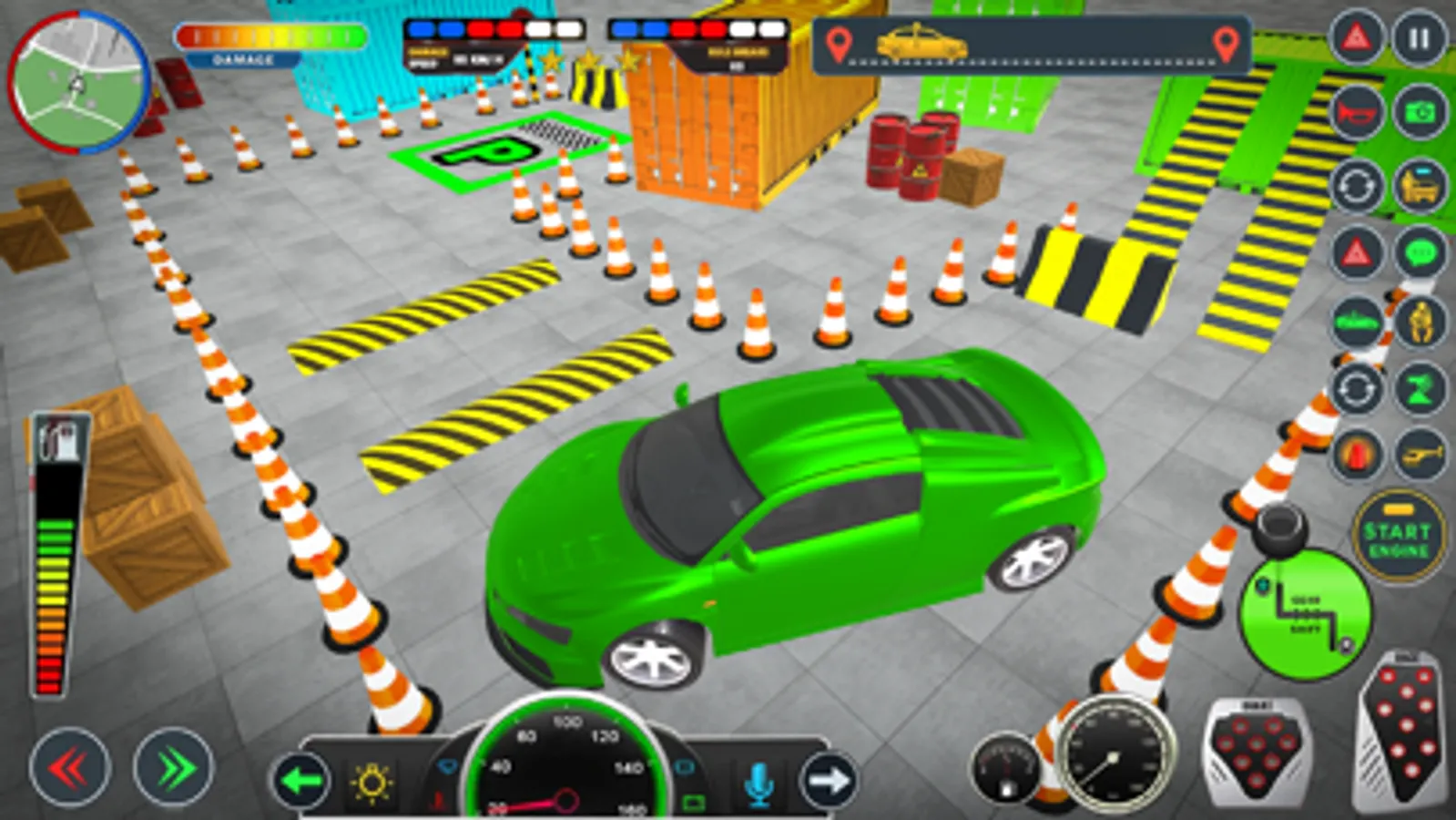The height and width of the screenshot is (820, 1456).
Task: Toggle the hazard warning lights
Action: click(1356, 254)
